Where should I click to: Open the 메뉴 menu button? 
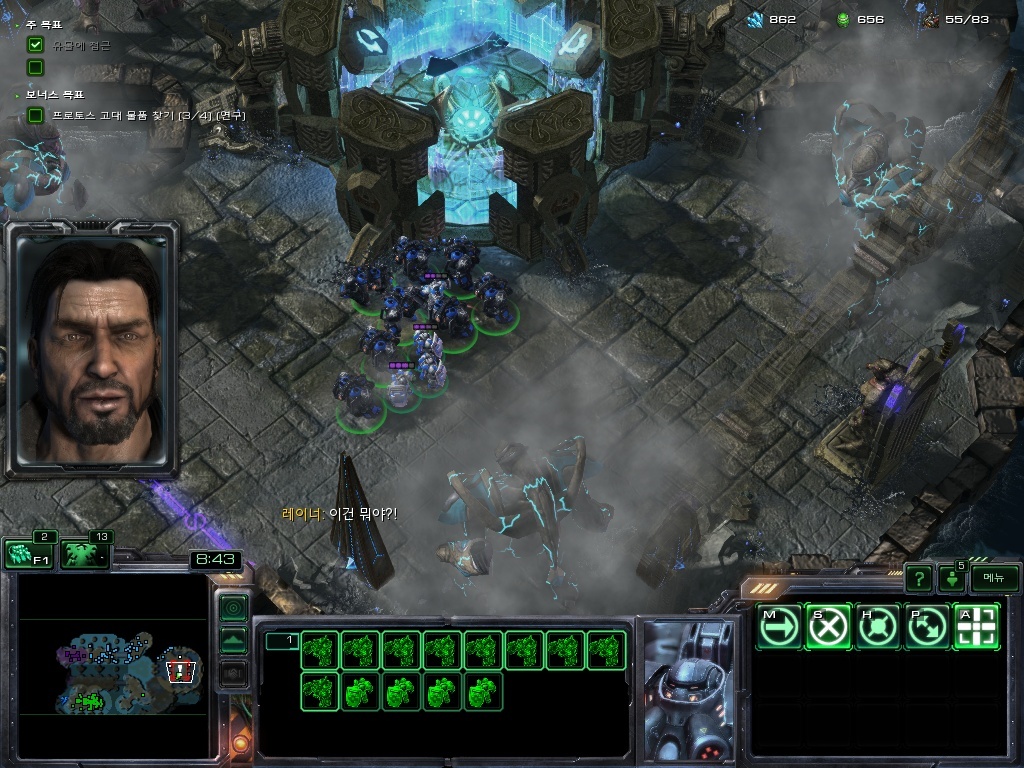click(x=994, y=578)
